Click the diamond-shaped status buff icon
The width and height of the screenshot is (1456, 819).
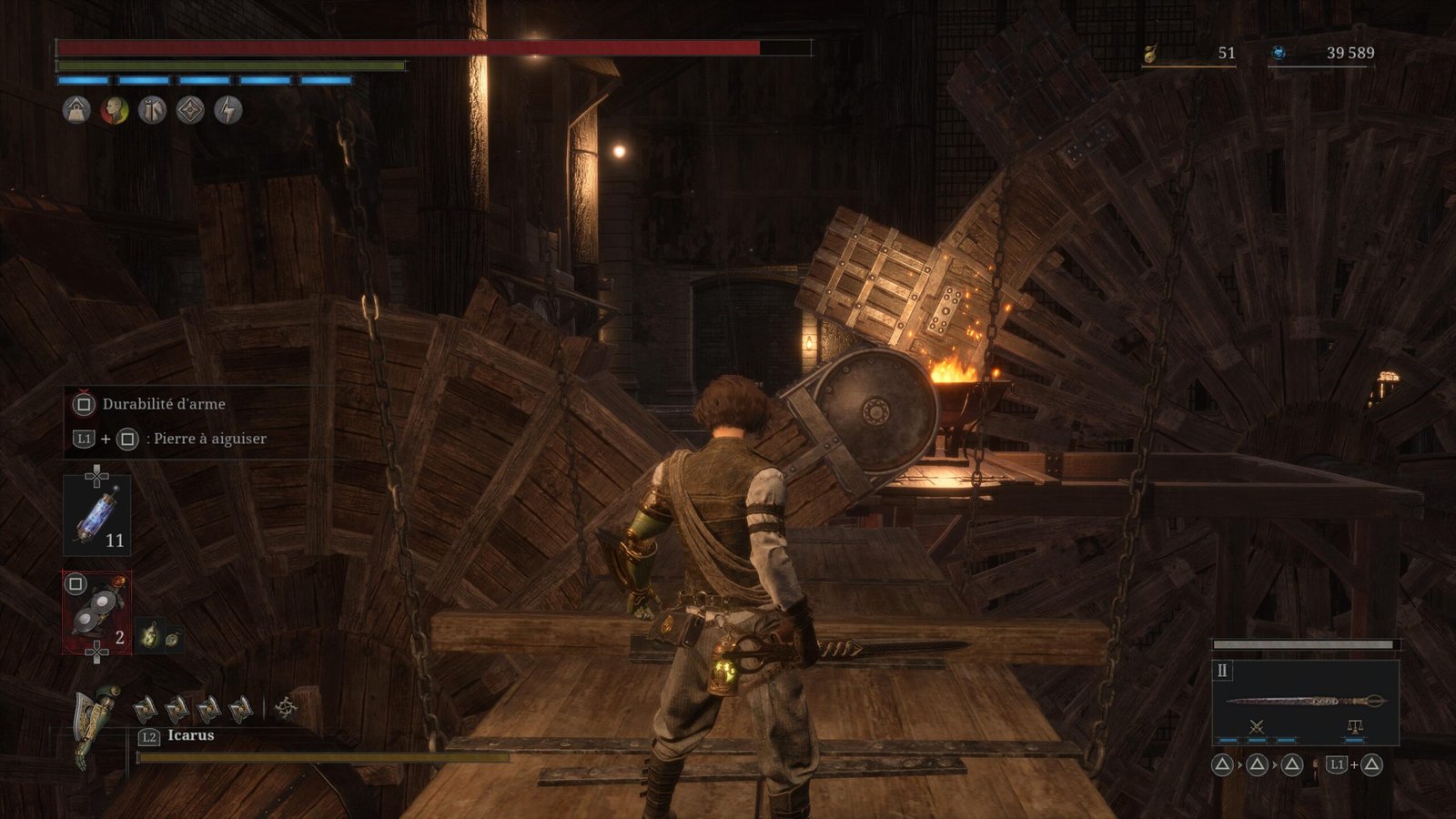190,111
